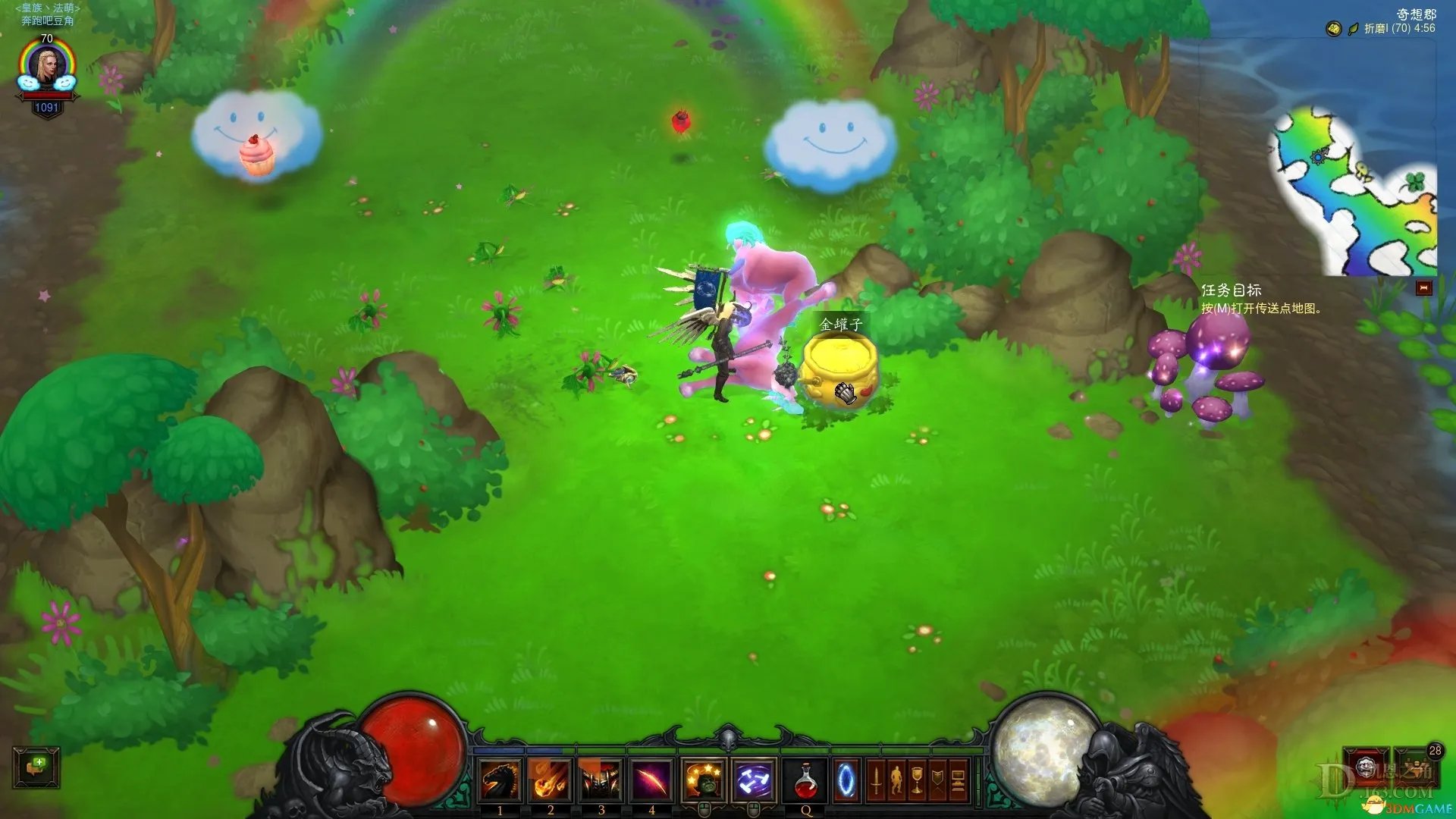Show achievements using the goblet button

coord(917,780)
